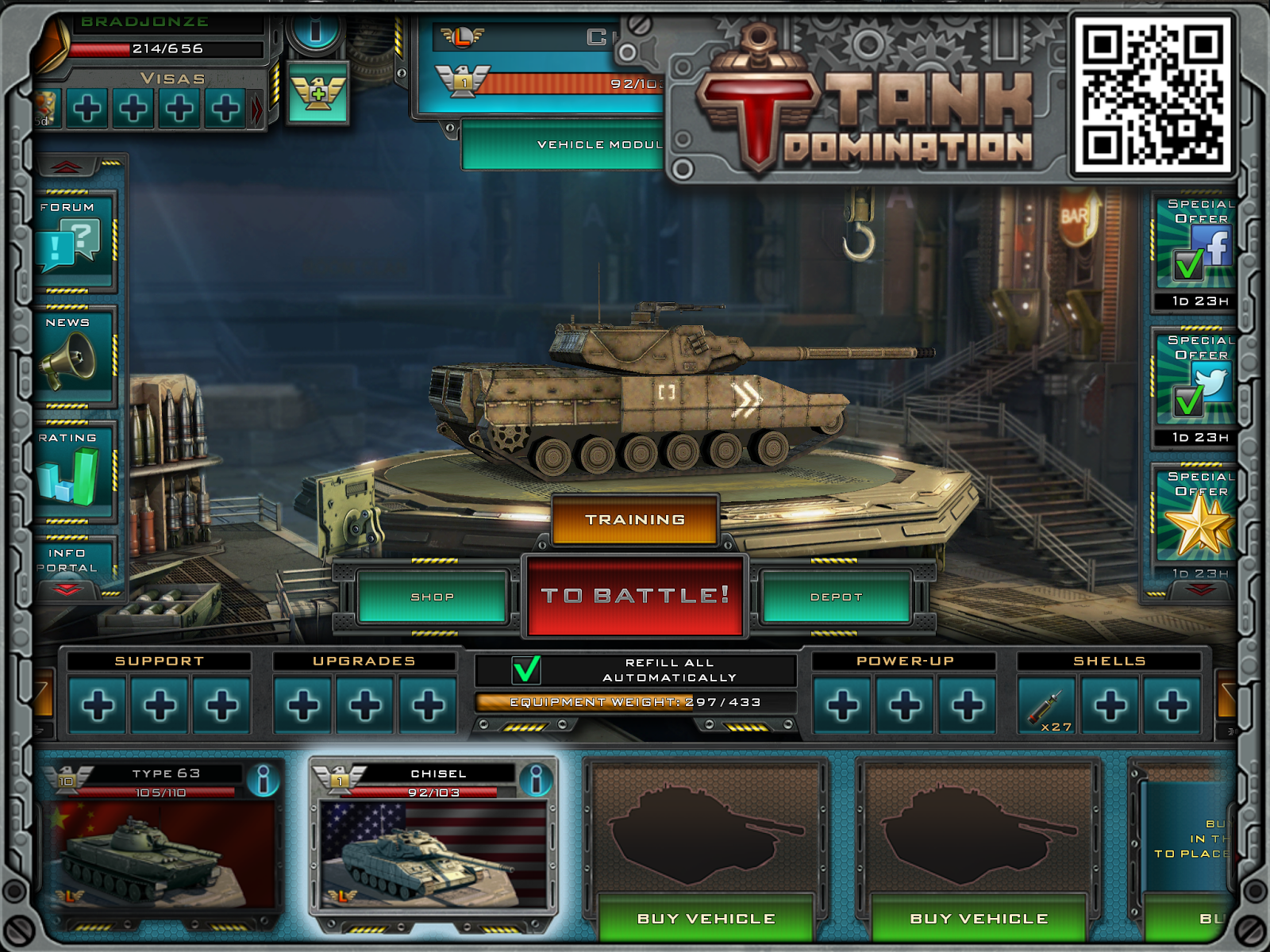The height and width of the screenshot is (952, 1270).
Task: Collapse the left menu with the up arrow
Action: pyautogui.click(x=67, y=167)
